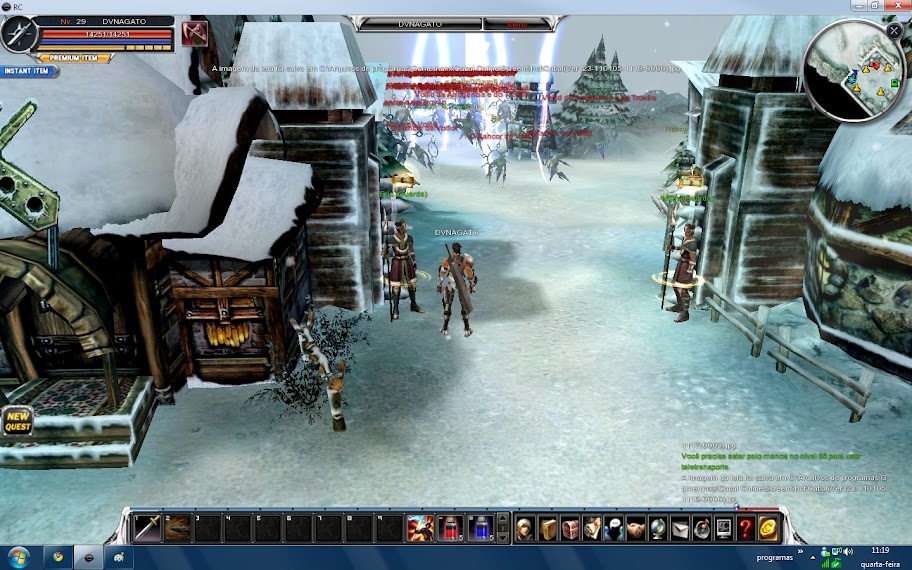Drink the red health potion
This screenshot has width=912, height=570.
(451, 527)
